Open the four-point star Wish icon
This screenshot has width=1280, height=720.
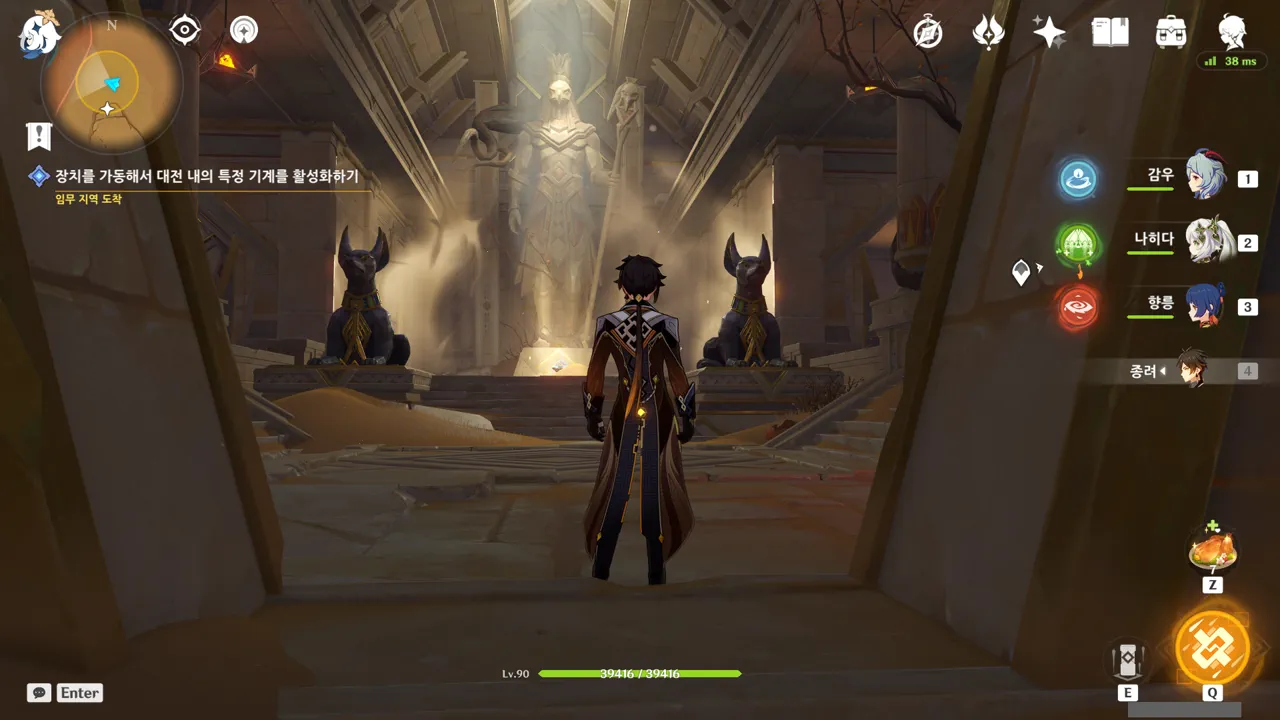[1049, 33]
